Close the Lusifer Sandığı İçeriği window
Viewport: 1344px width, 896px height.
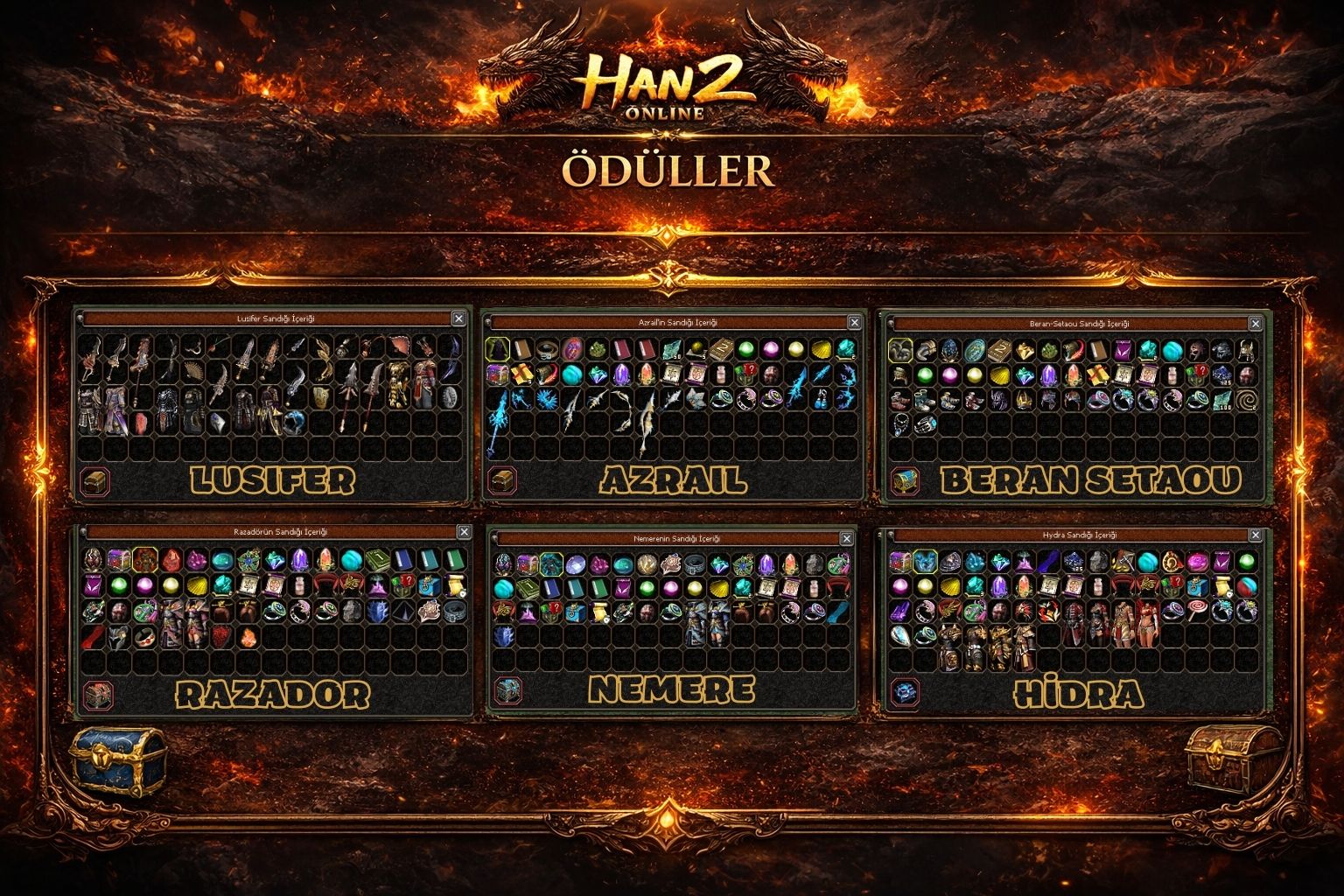point(461,319)
